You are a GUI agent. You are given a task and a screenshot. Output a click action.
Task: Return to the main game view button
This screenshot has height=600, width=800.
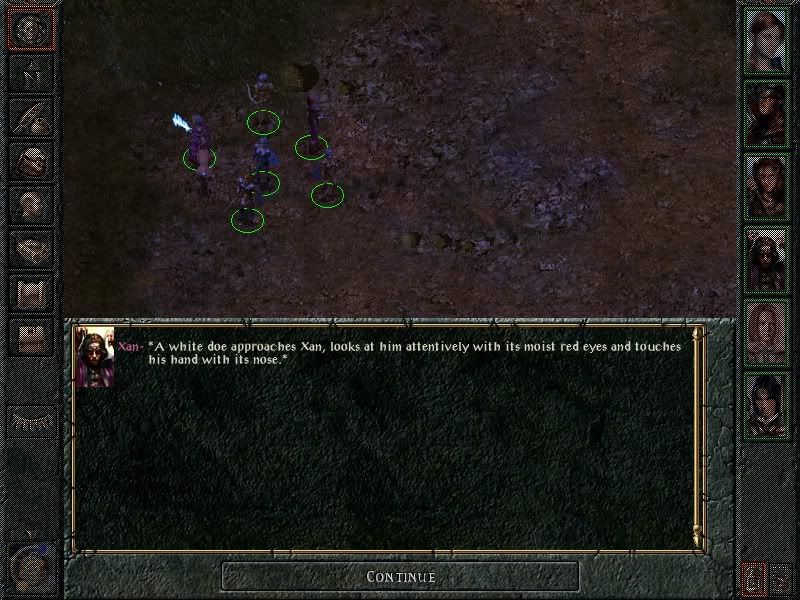click(30, 30)
